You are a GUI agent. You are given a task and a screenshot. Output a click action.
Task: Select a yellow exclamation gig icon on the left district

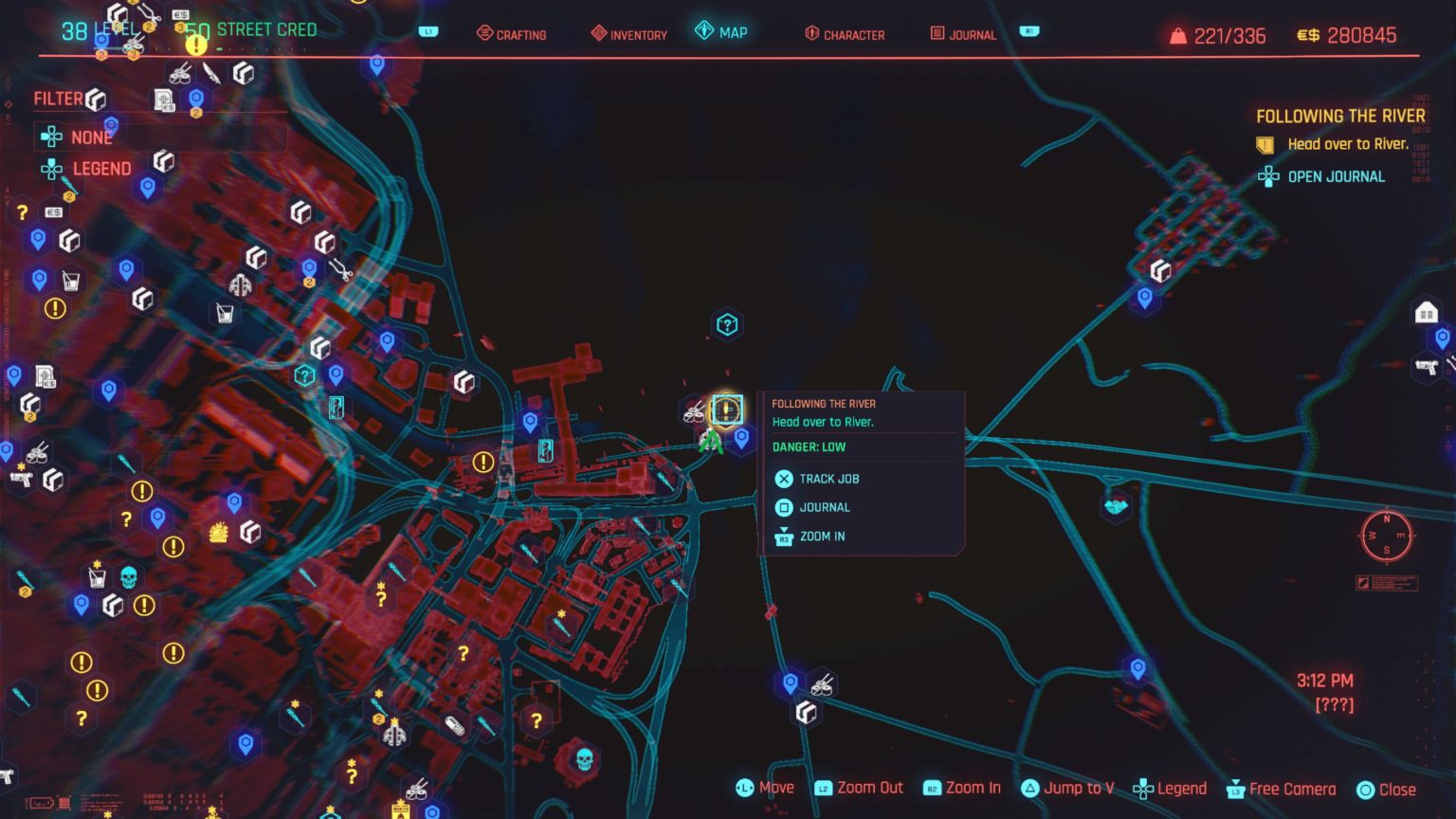(x=143, y=491)
